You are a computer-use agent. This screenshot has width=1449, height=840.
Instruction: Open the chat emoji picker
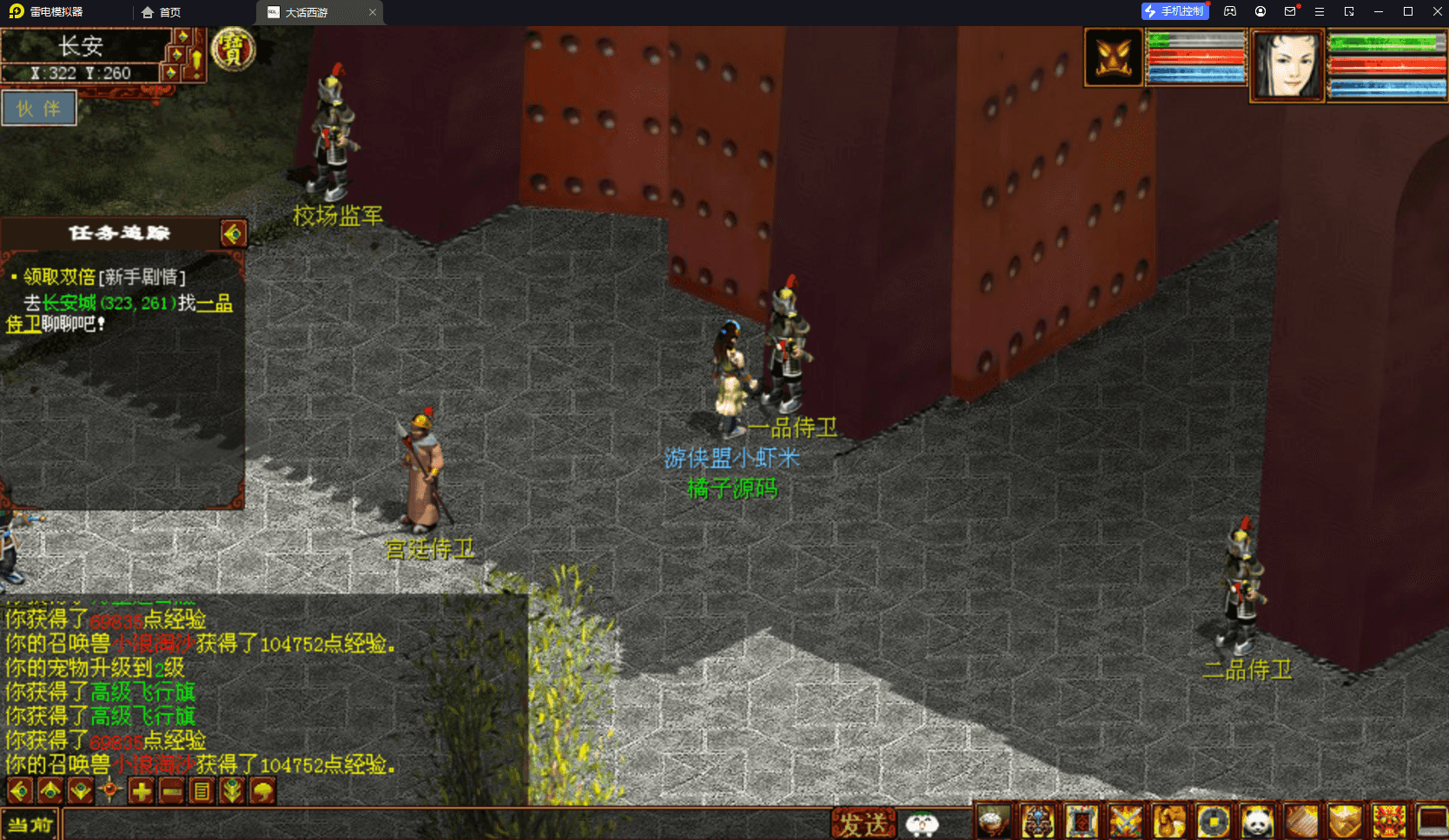(922, 823)
